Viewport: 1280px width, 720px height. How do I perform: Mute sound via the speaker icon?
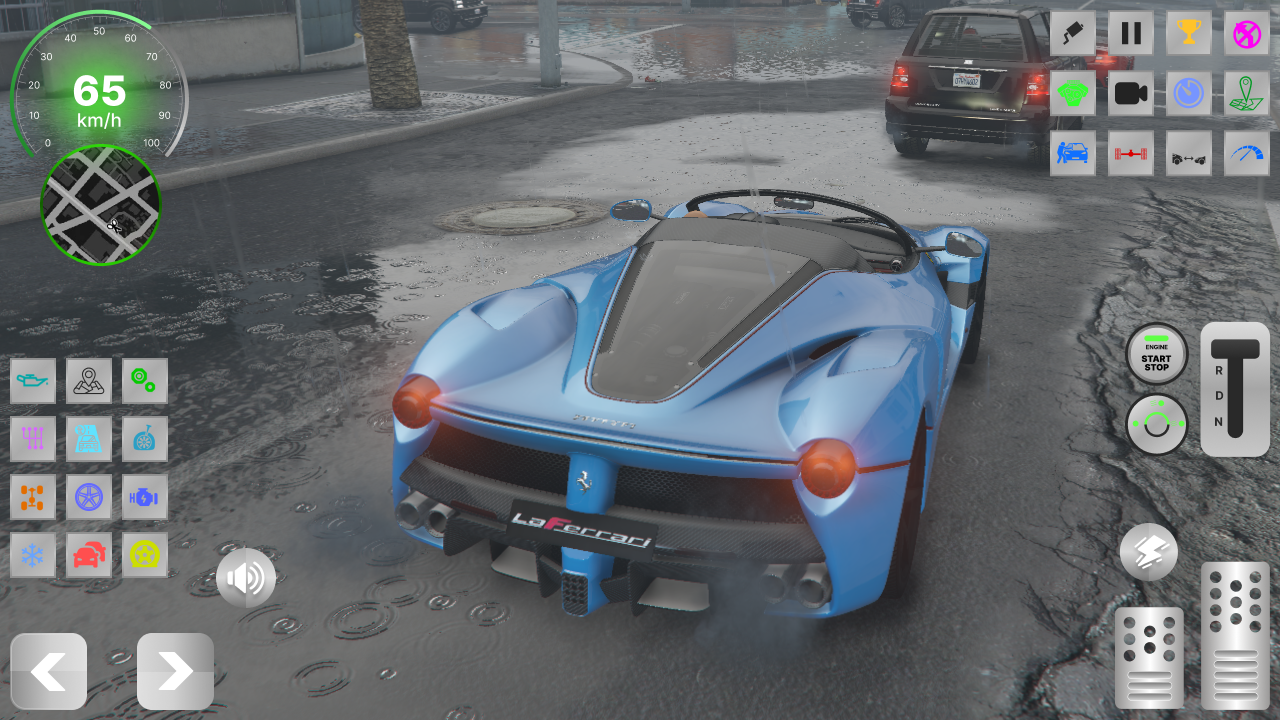246,578
